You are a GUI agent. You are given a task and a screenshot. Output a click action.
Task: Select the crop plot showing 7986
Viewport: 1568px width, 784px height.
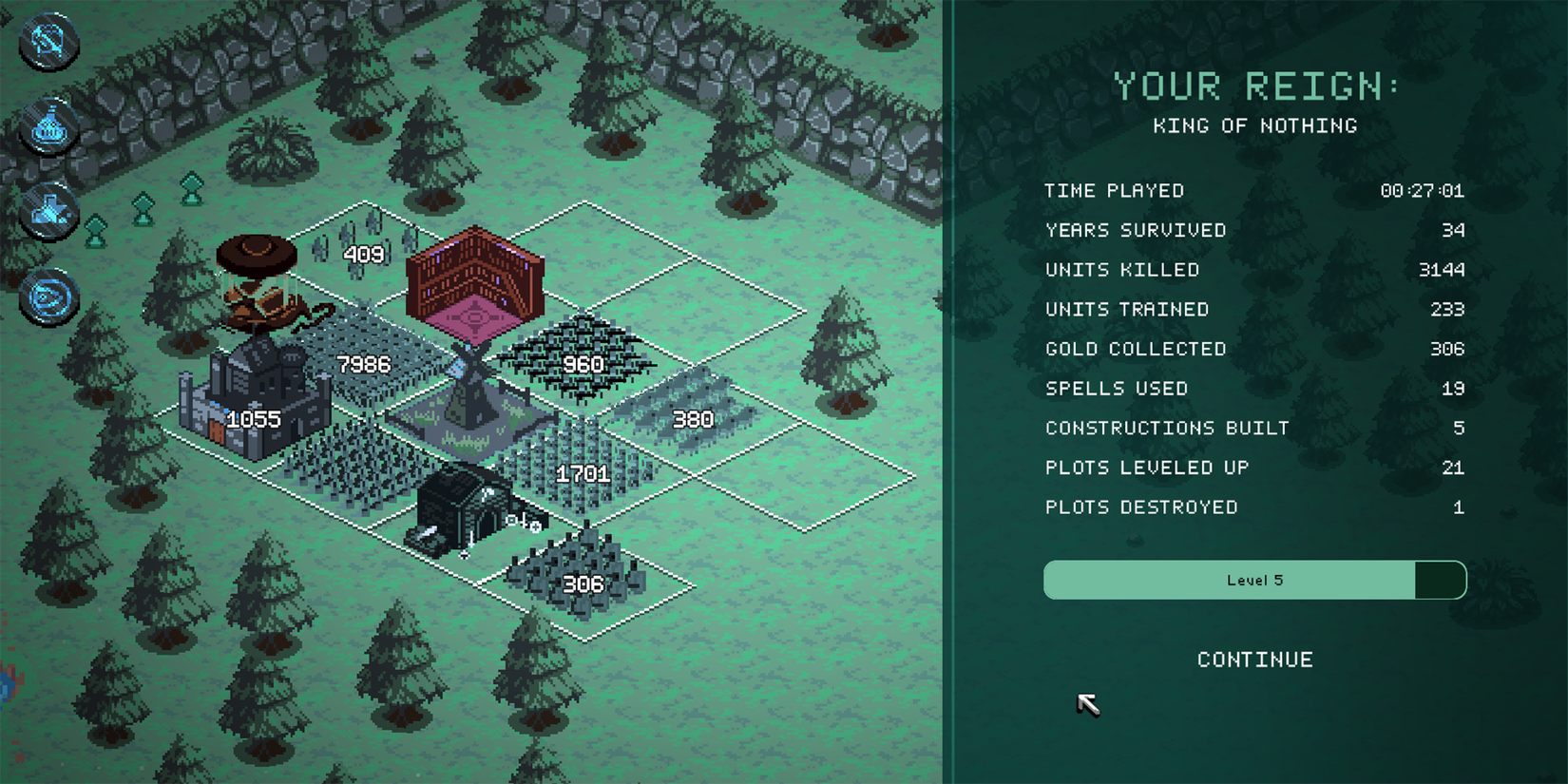pyautogui.click(x=364, y=364)
